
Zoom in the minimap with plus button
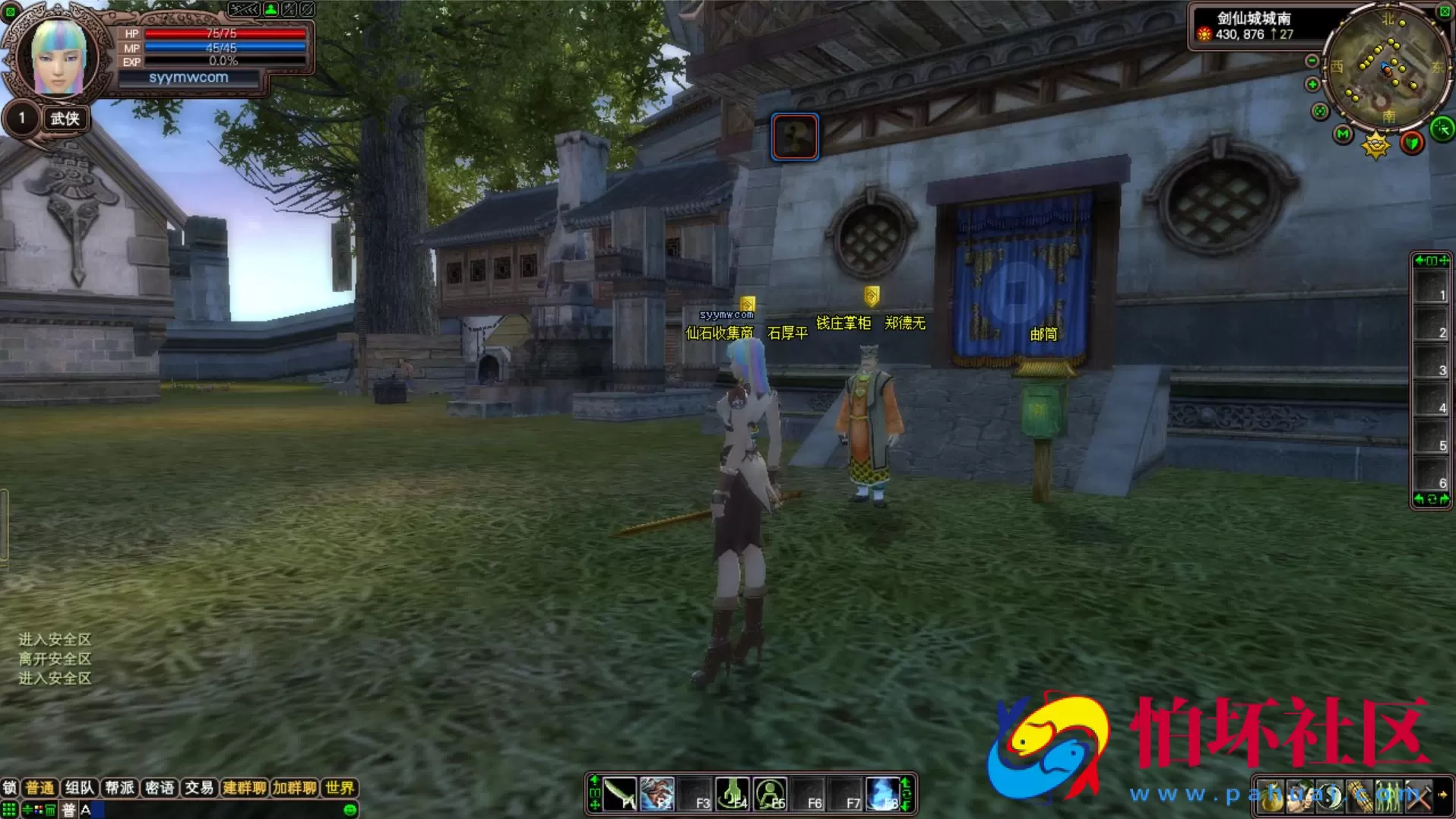[x=1312, y=84]
